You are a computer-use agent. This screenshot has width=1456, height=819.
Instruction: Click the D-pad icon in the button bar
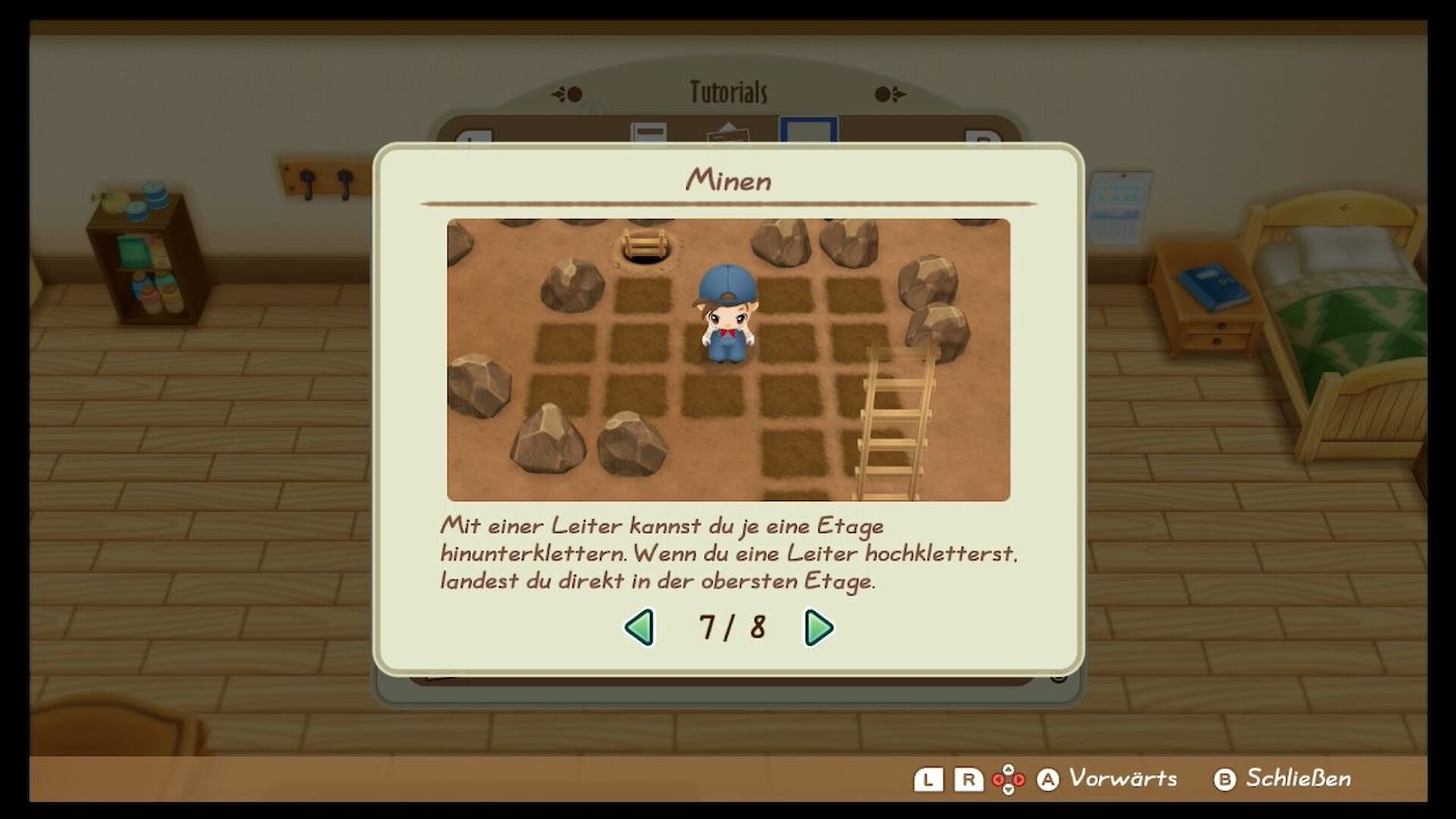[1010, 780]
